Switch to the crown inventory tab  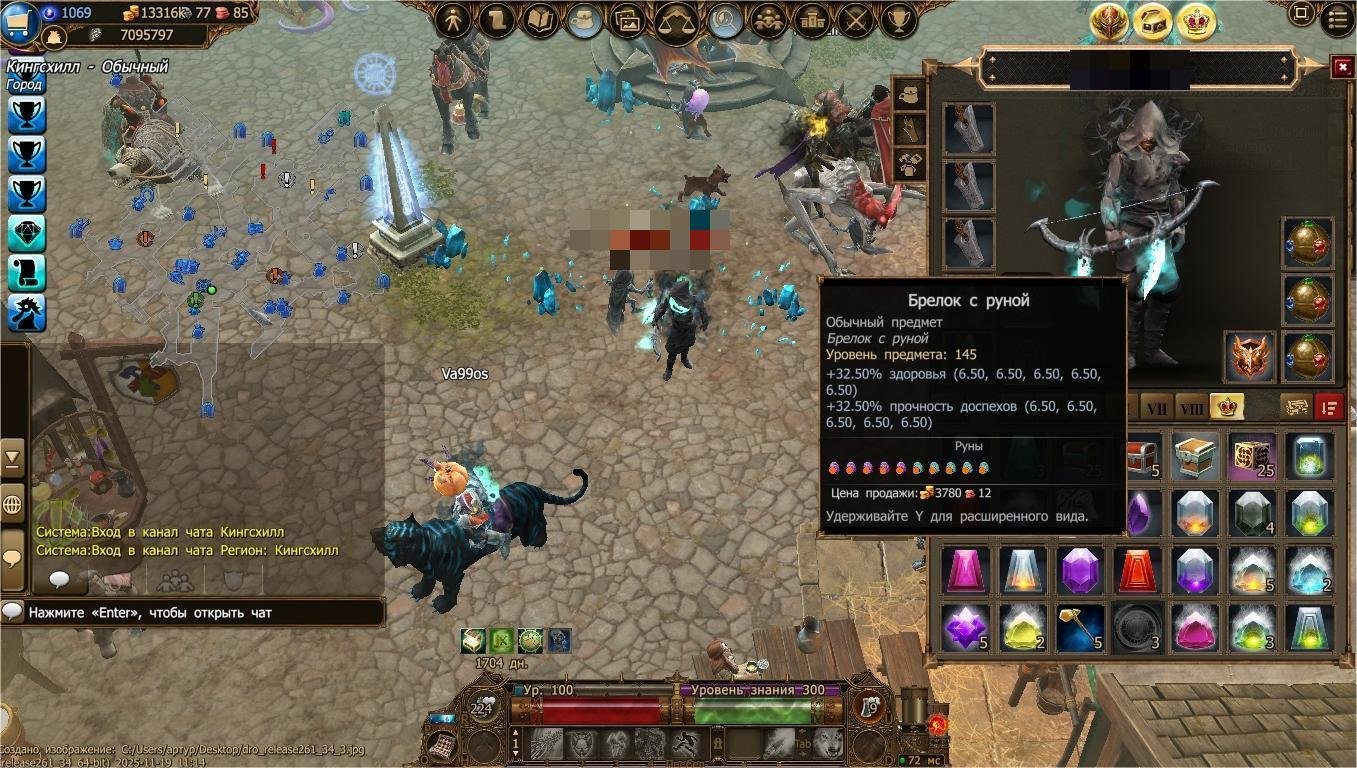click(1226, 406)
